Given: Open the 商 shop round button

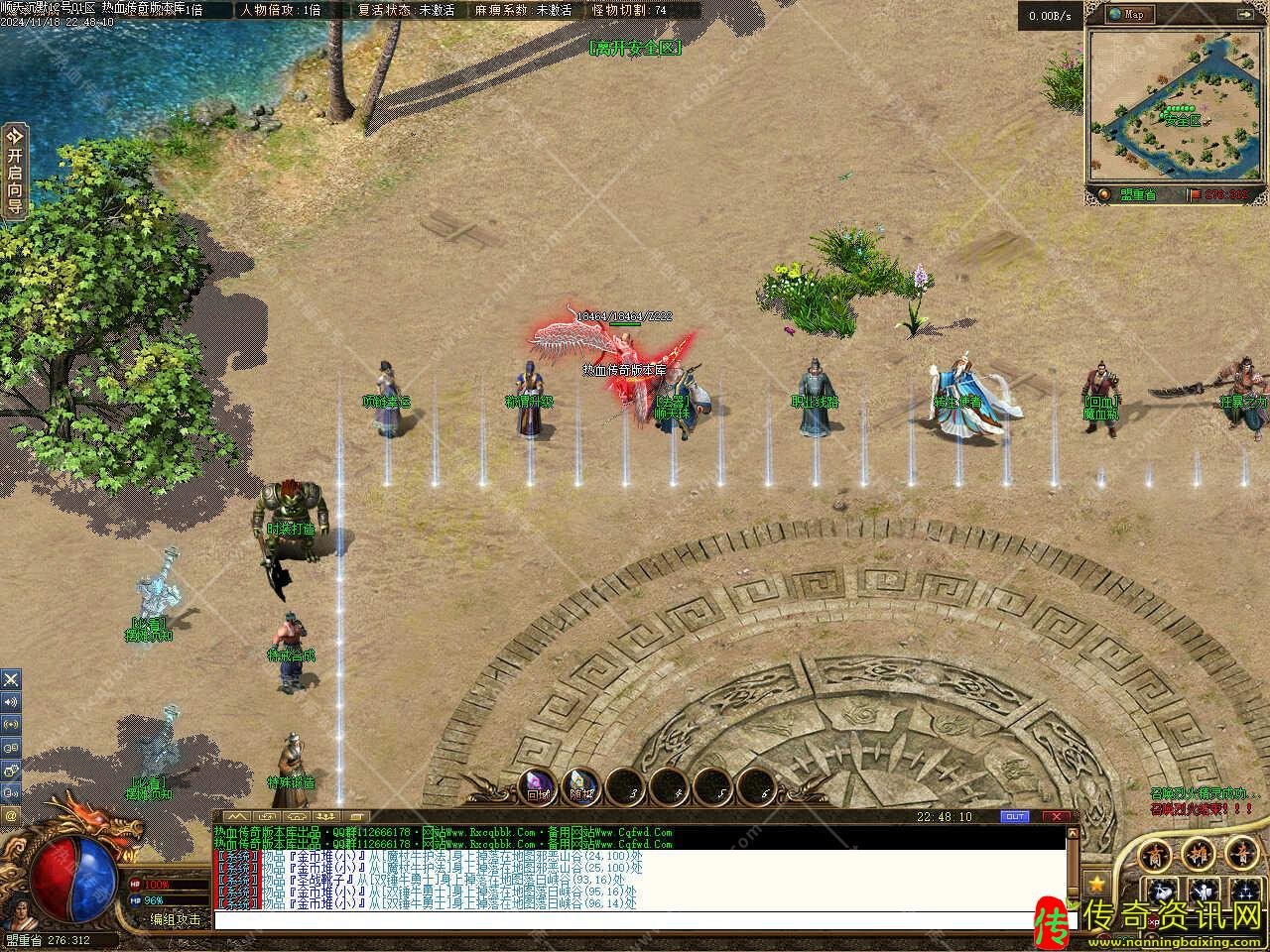Looking at the screenshot, I should coord(1156,855).
